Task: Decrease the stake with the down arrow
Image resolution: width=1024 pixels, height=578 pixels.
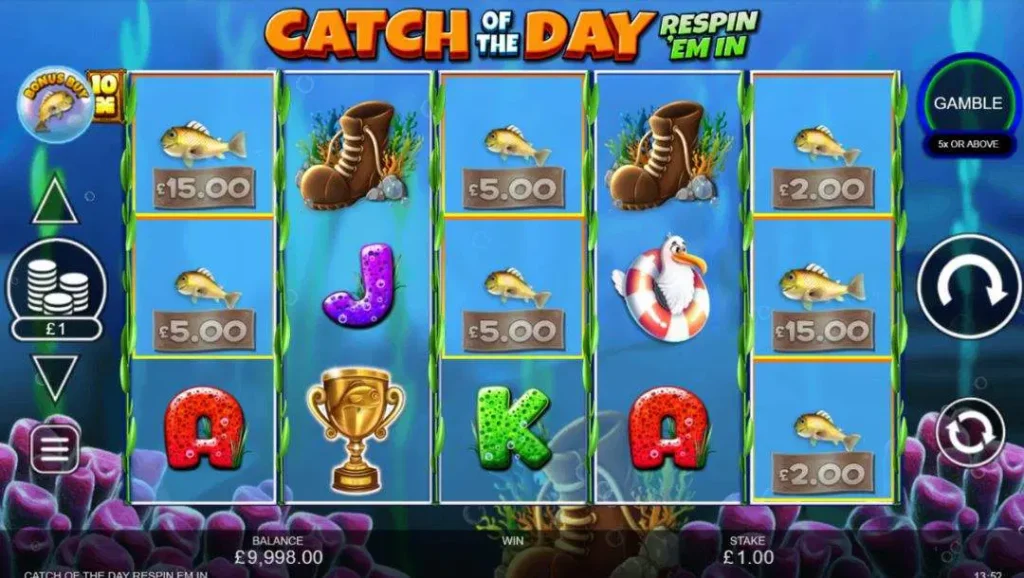Action: click(55, 379)
